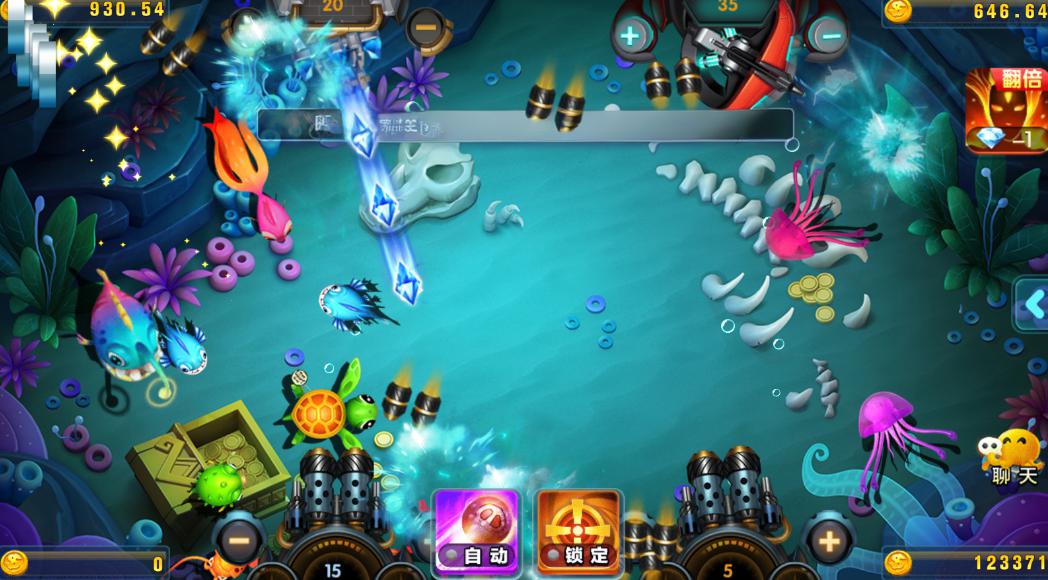Click the minus button beside cannon 35
The height and width of the screenshot is (580, 1048).
pyautogui.click(x=828, y=37)
